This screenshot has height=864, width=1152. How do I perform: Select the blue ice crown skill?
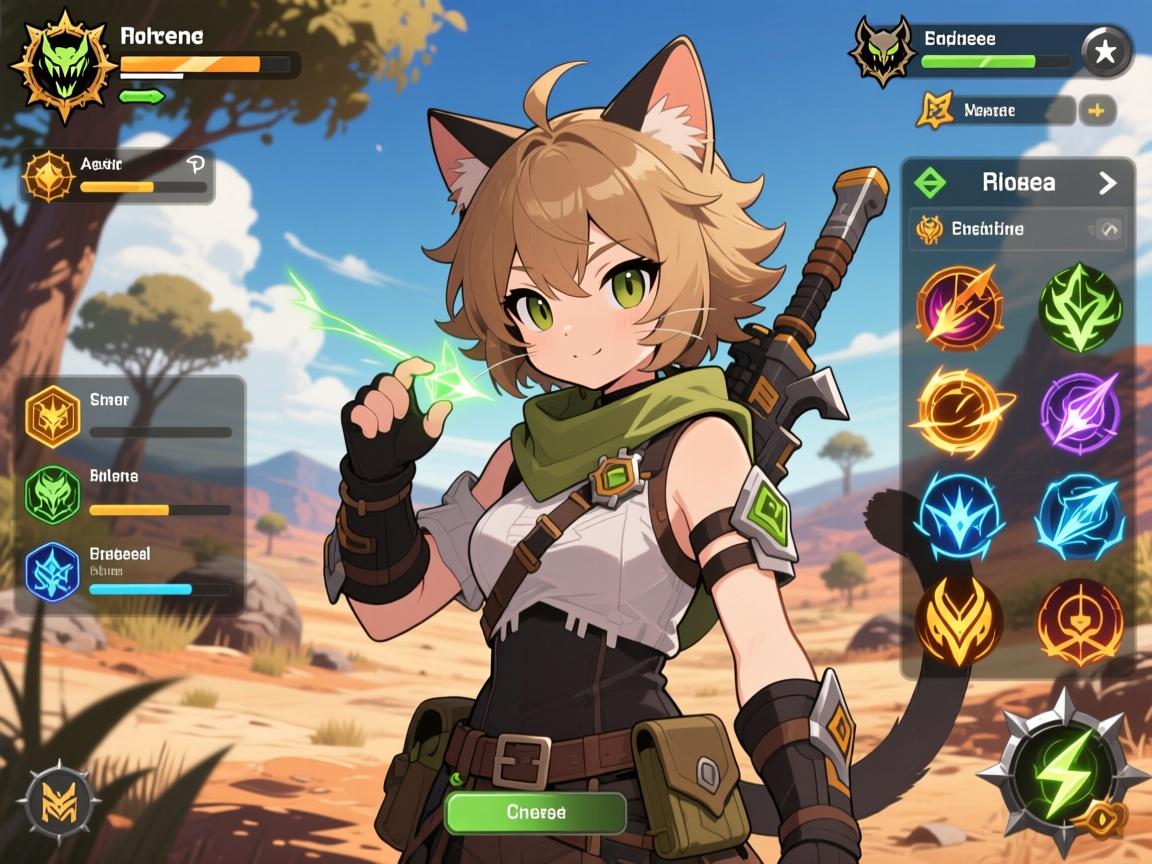[959, 515]
